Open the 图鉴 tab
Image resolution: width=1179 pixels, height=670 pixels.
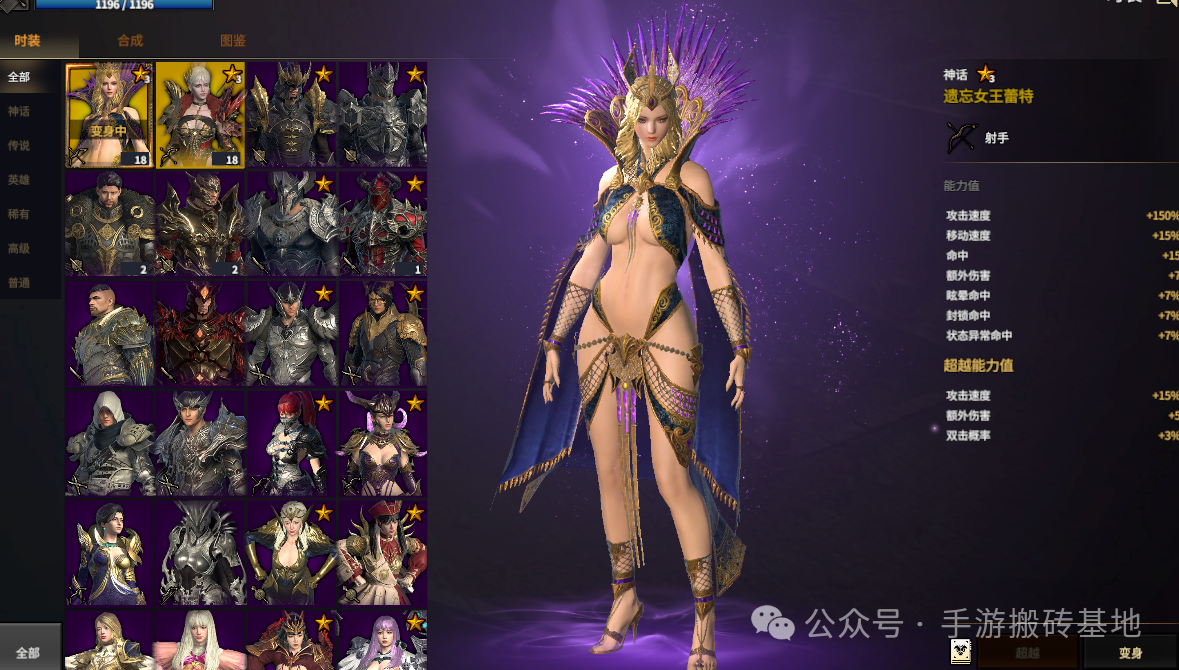tap(232, 41)
